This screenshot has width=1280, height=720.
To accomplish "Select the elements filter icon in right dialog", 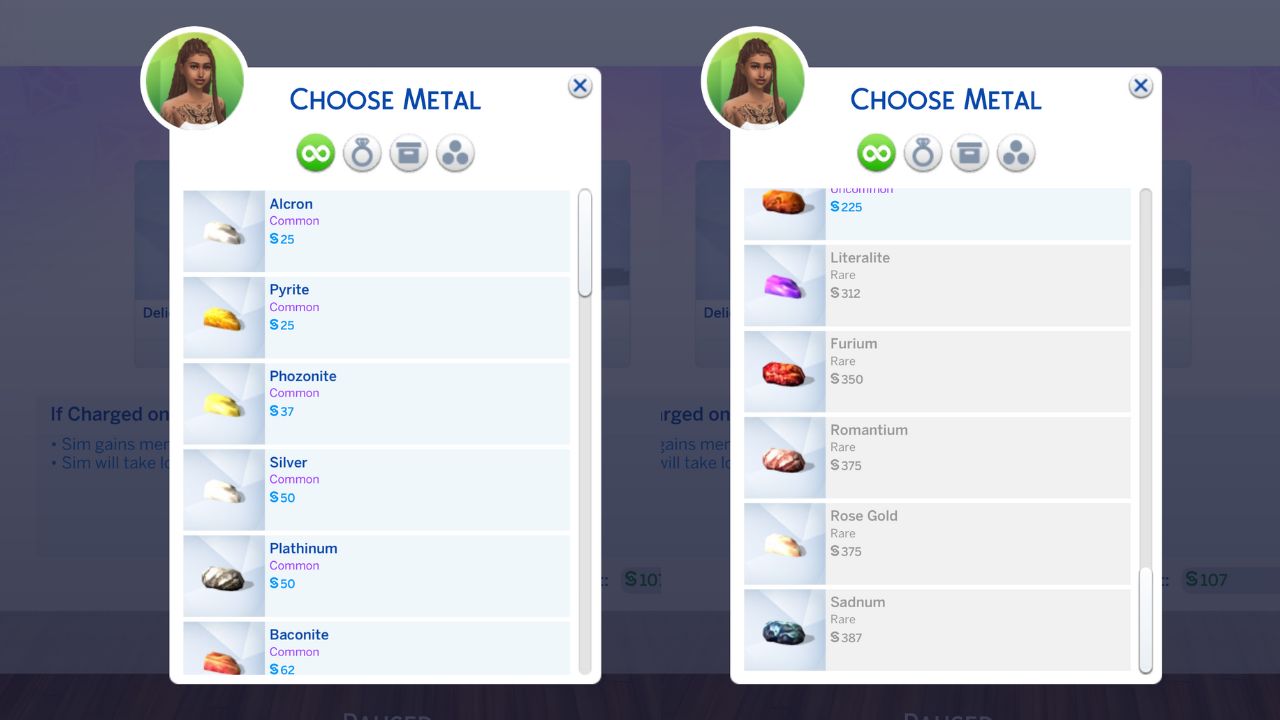I will click(1016, 152).
